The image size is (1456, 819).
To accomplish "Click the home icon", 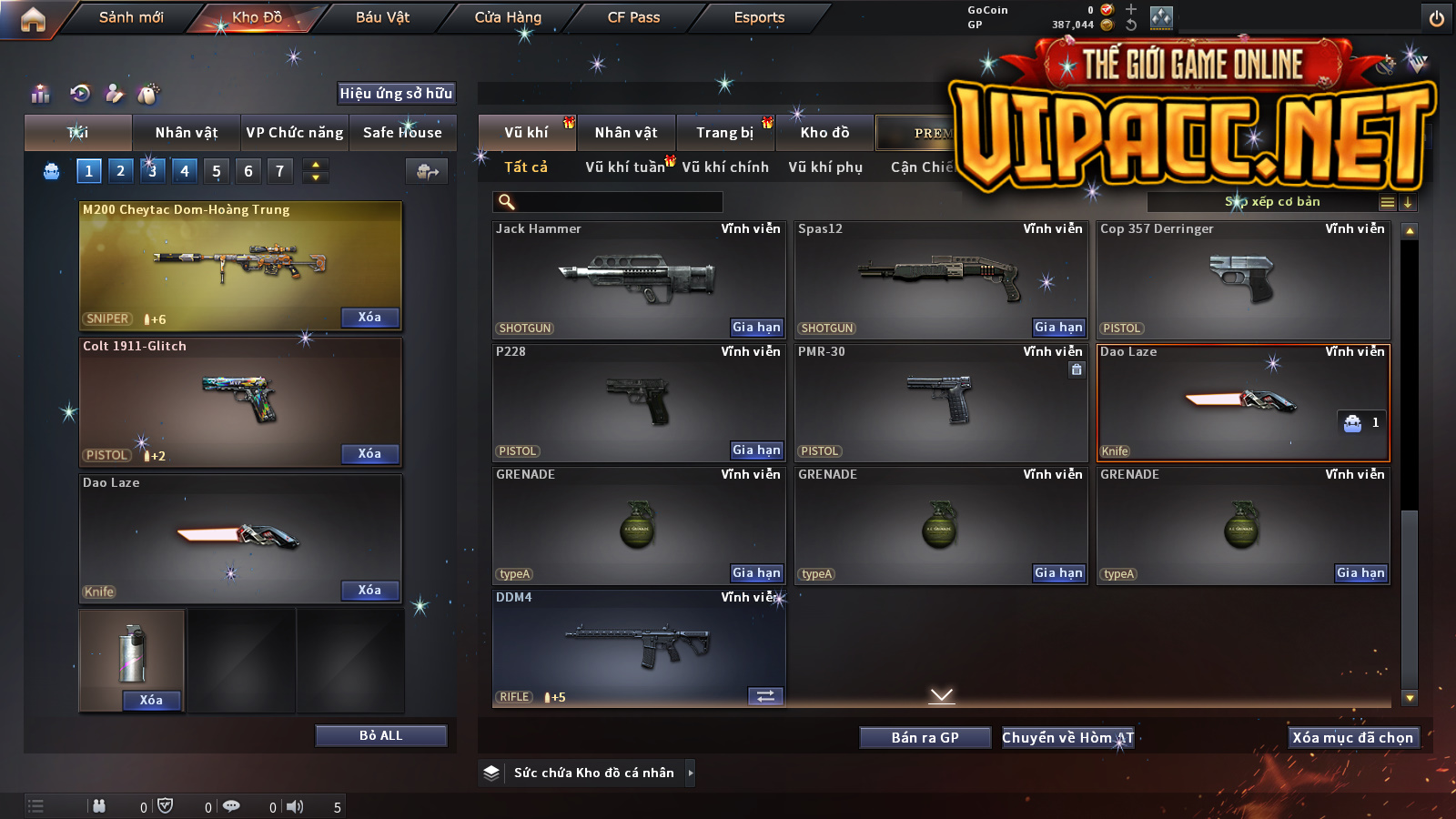I will coord(33,19).
